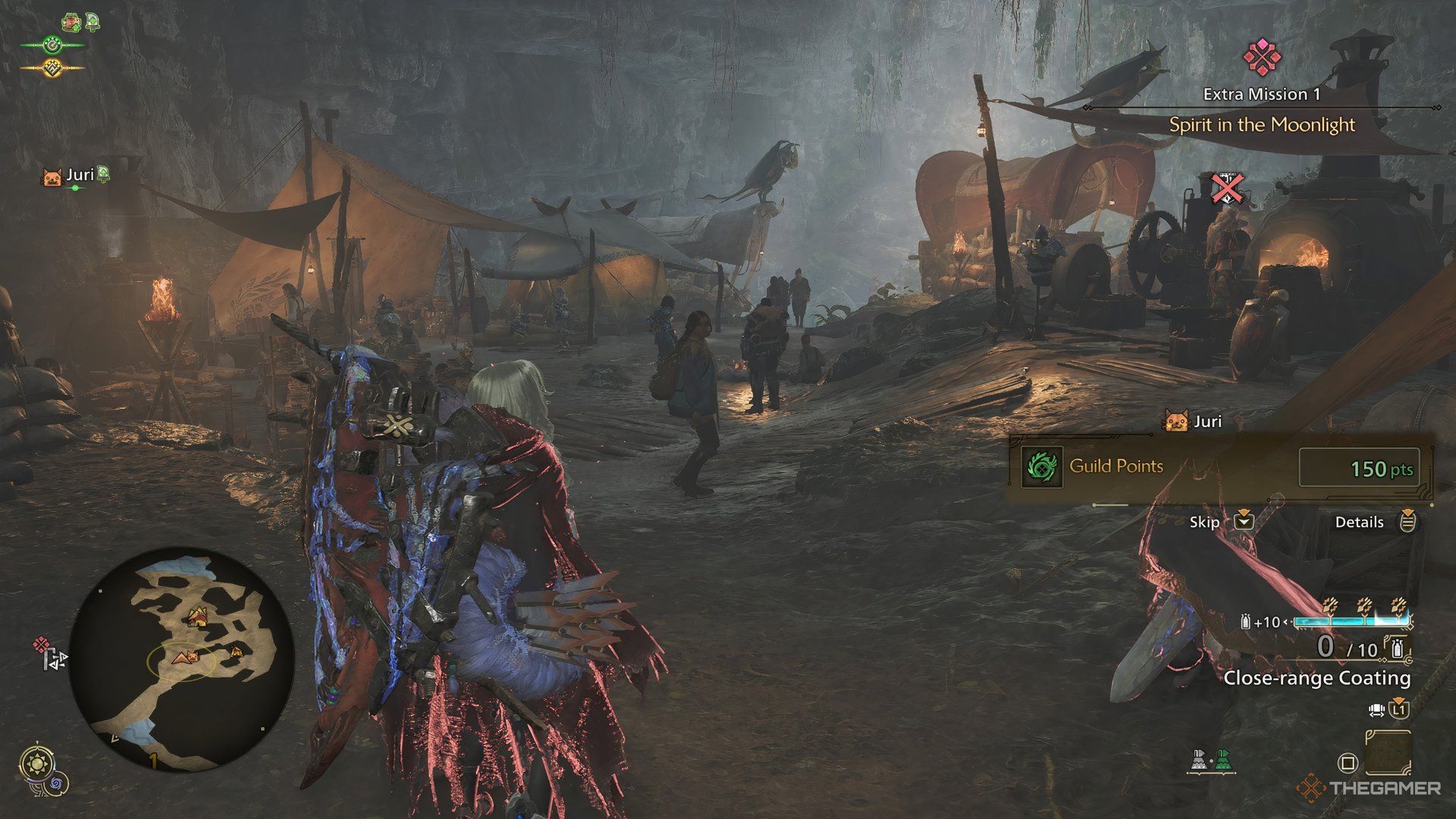The image size is (1456, 819).
Task: Click the meat item icon at top left
Action: click(x=71, y=22)
